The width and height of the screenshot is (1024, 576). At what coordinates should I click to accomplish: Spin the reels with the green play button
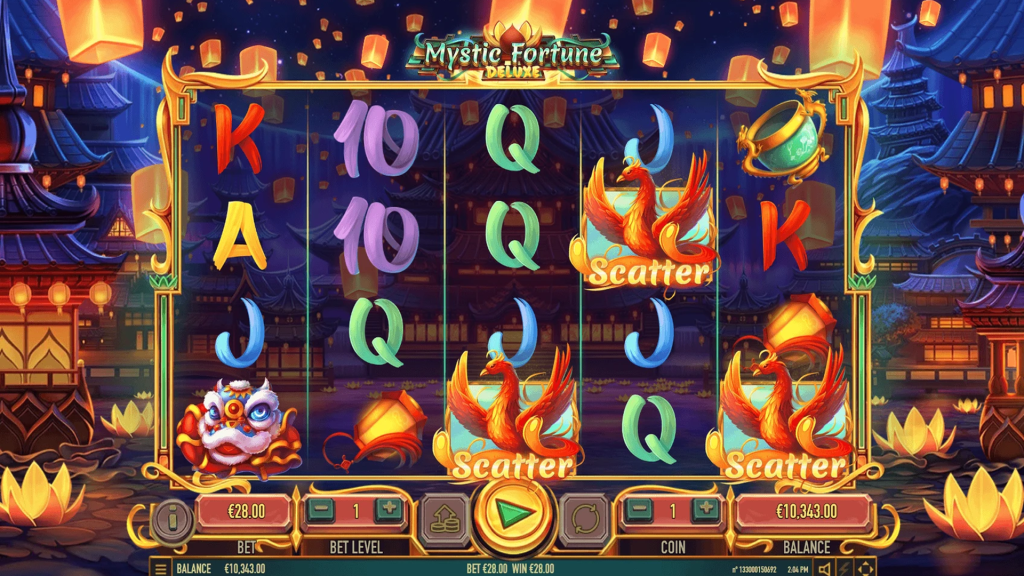click(516, 514)
